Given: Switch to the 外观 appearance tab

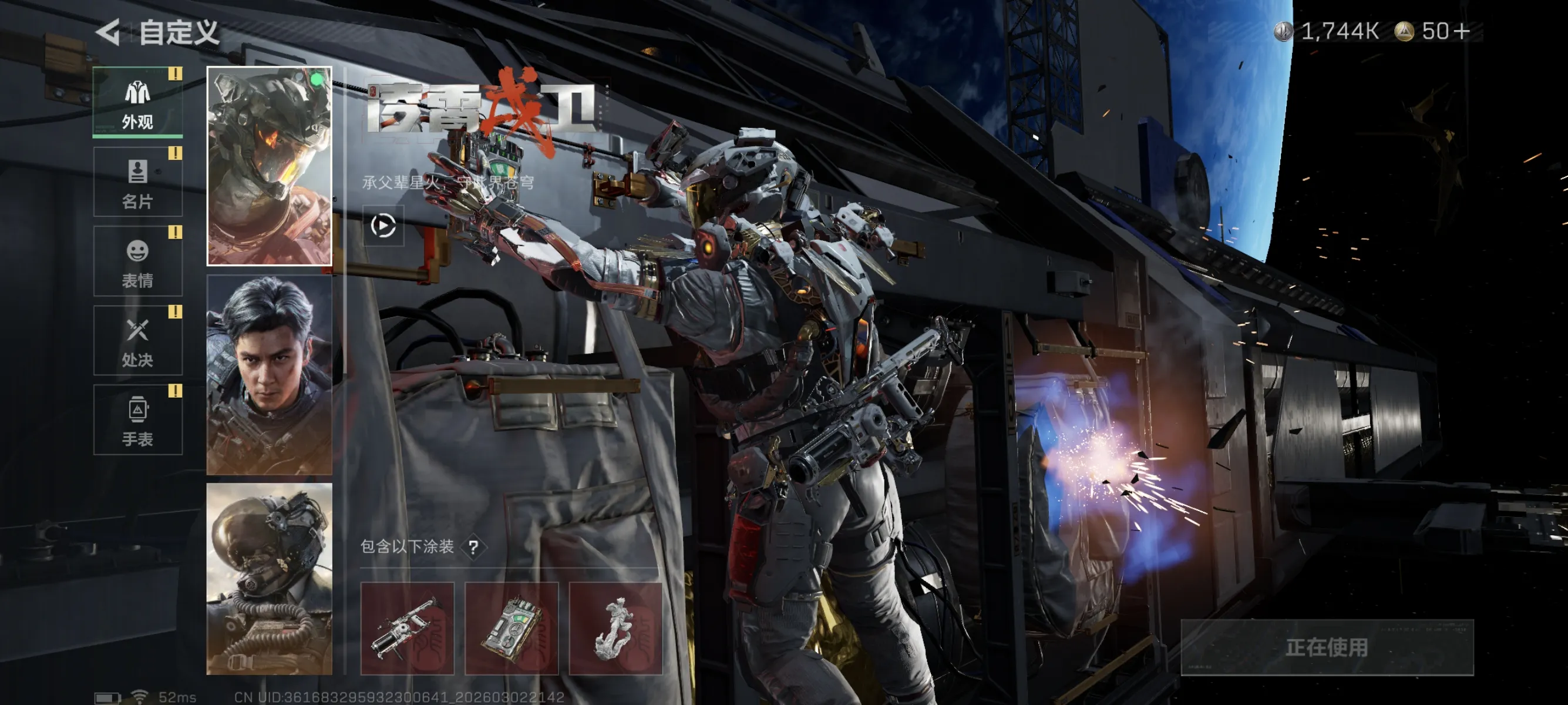Looking at the screenshot, I should (137, 102).
